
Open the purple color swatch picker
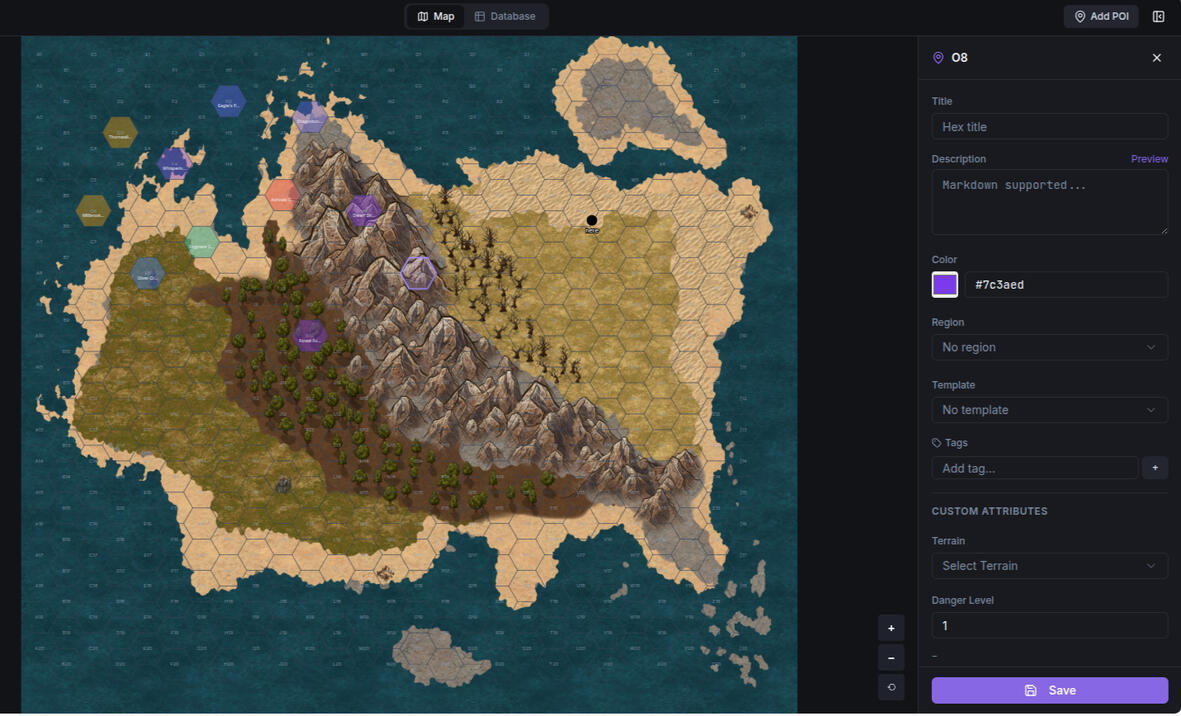[945, 285]
